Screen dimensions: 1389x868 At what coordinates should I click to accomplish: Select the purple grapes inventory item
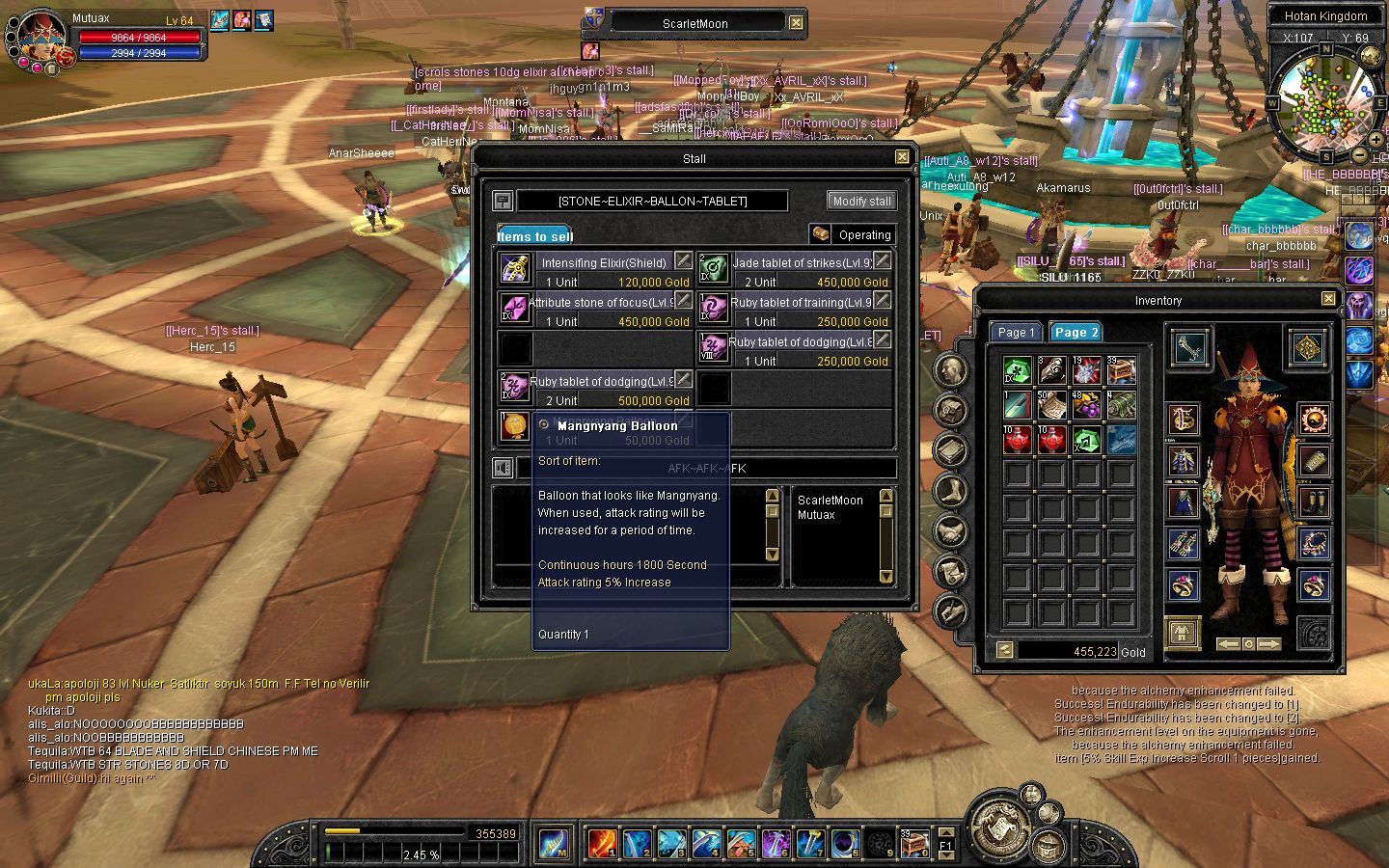1086,405
